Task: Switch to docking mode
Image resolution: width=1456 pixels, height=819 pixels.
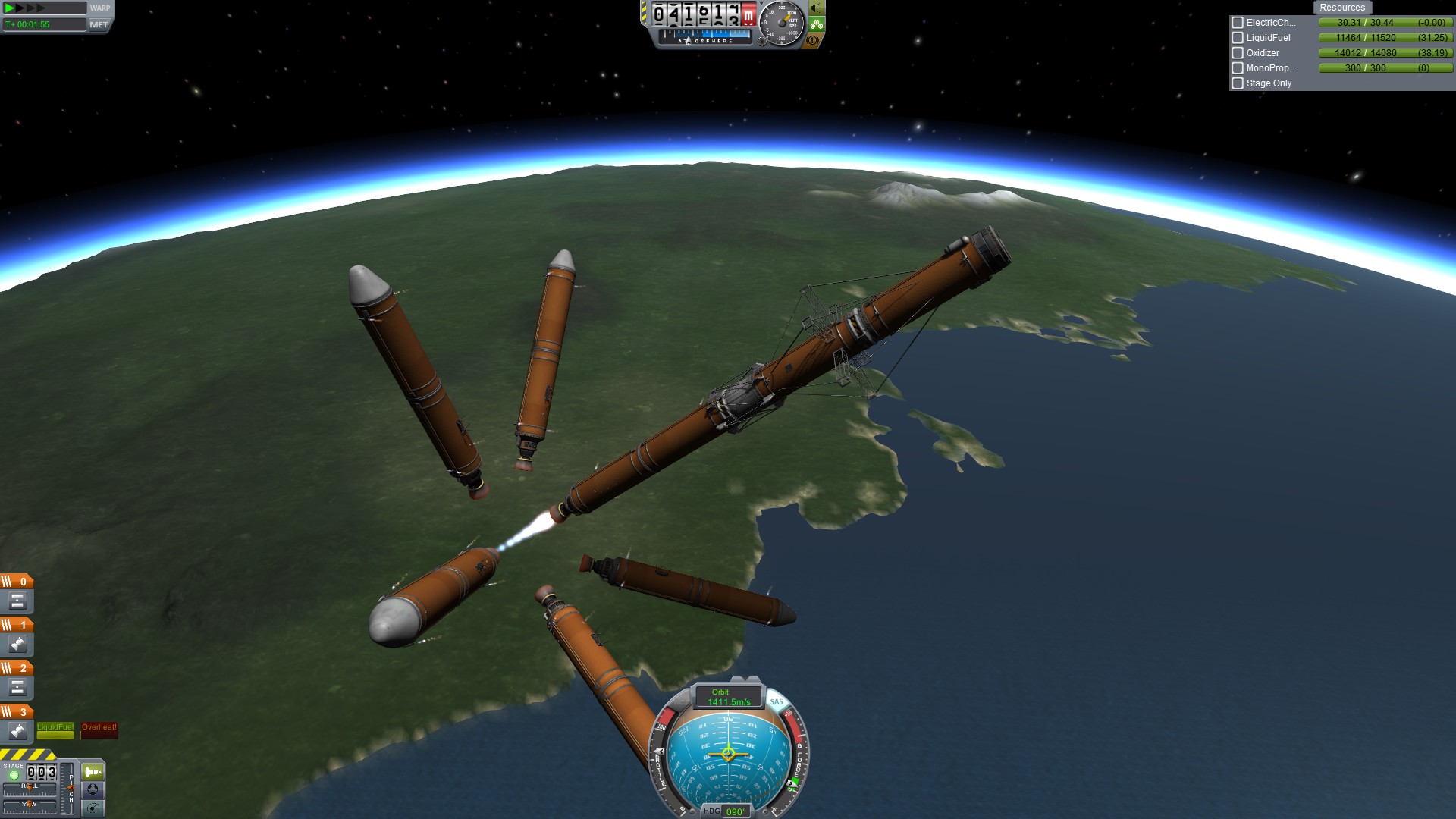Action: click(x=93, y=789)
